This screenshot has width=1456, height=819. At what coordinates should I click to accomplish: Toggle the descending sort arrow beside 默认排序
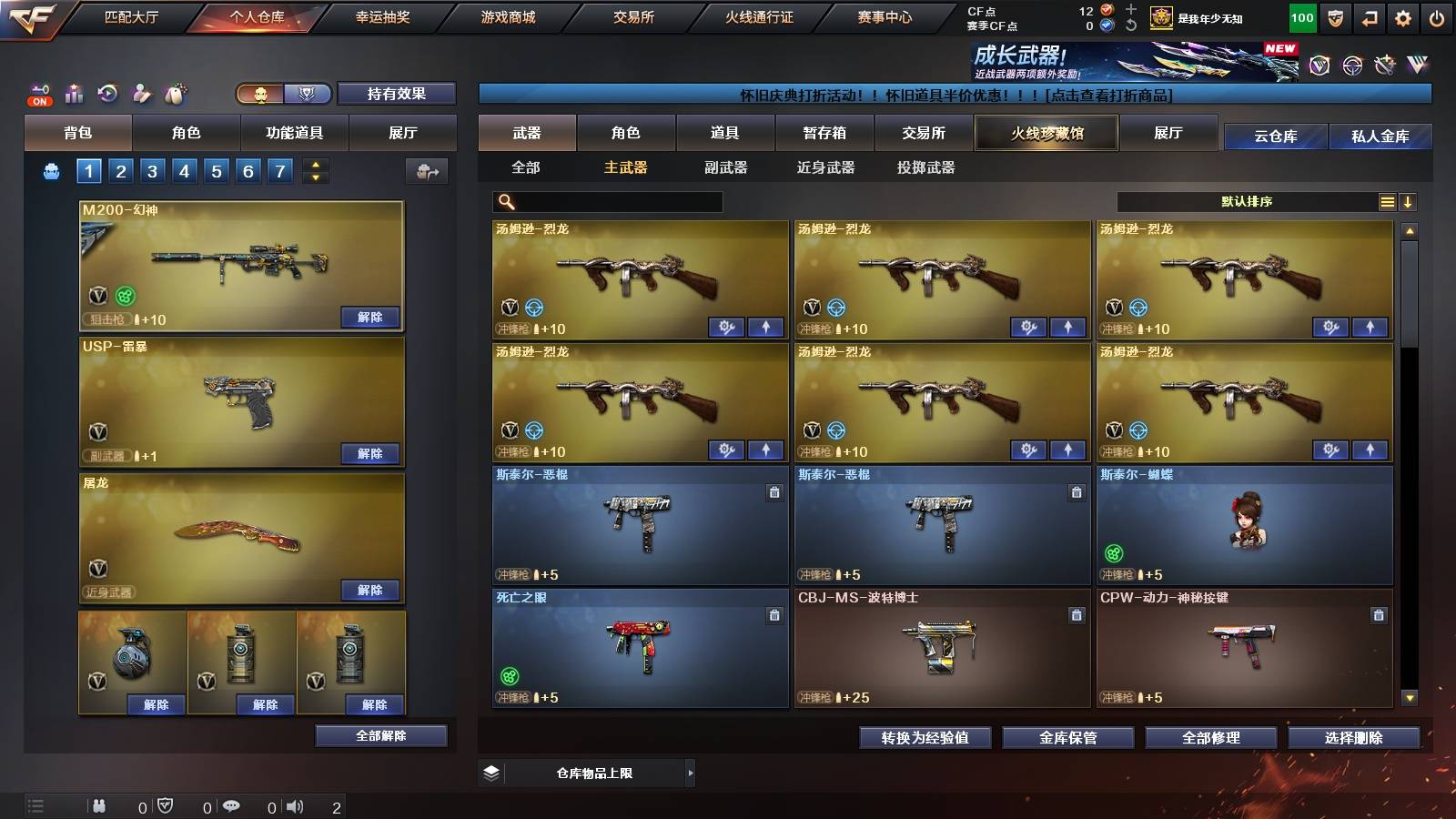click(x=1409, y=201)
